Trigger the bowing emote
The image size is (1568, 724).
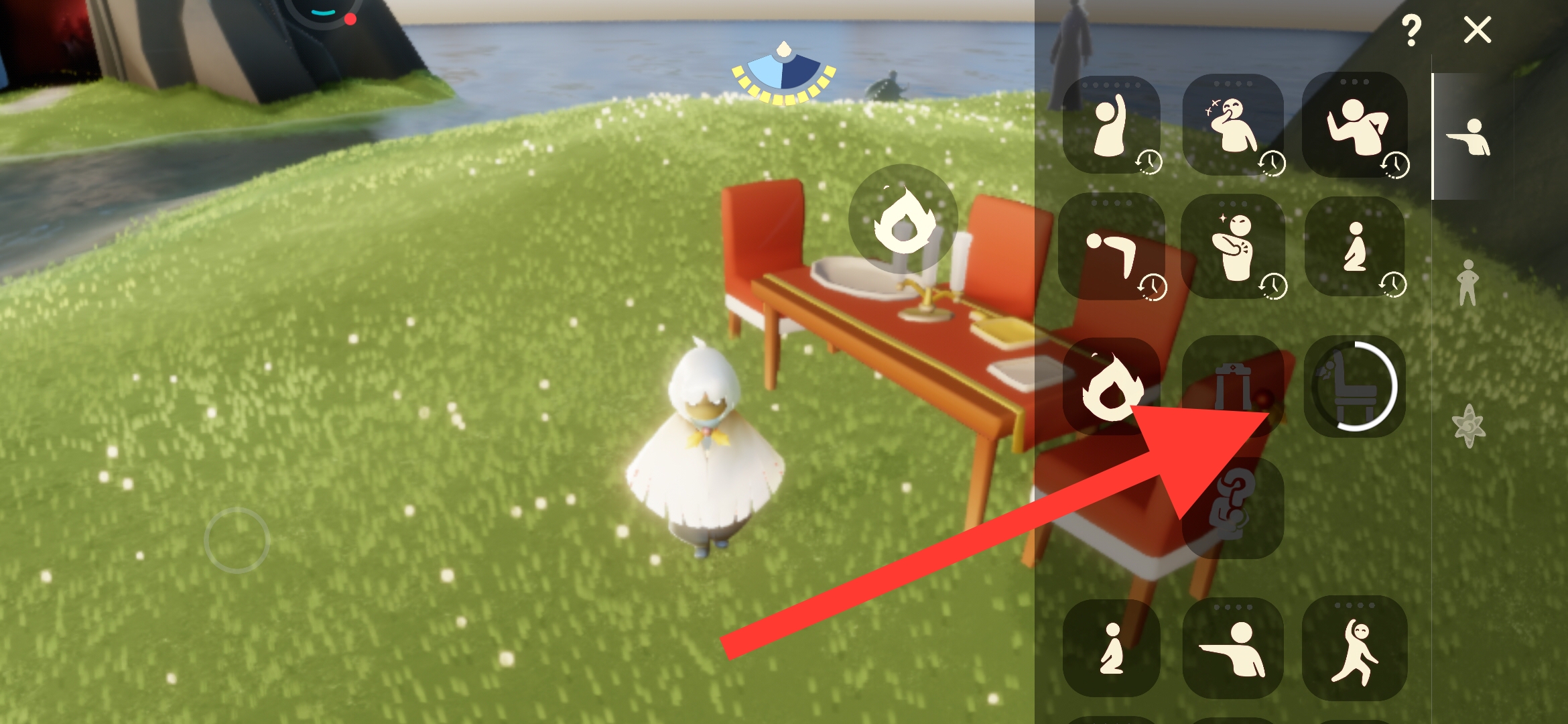coord(1112,247)
